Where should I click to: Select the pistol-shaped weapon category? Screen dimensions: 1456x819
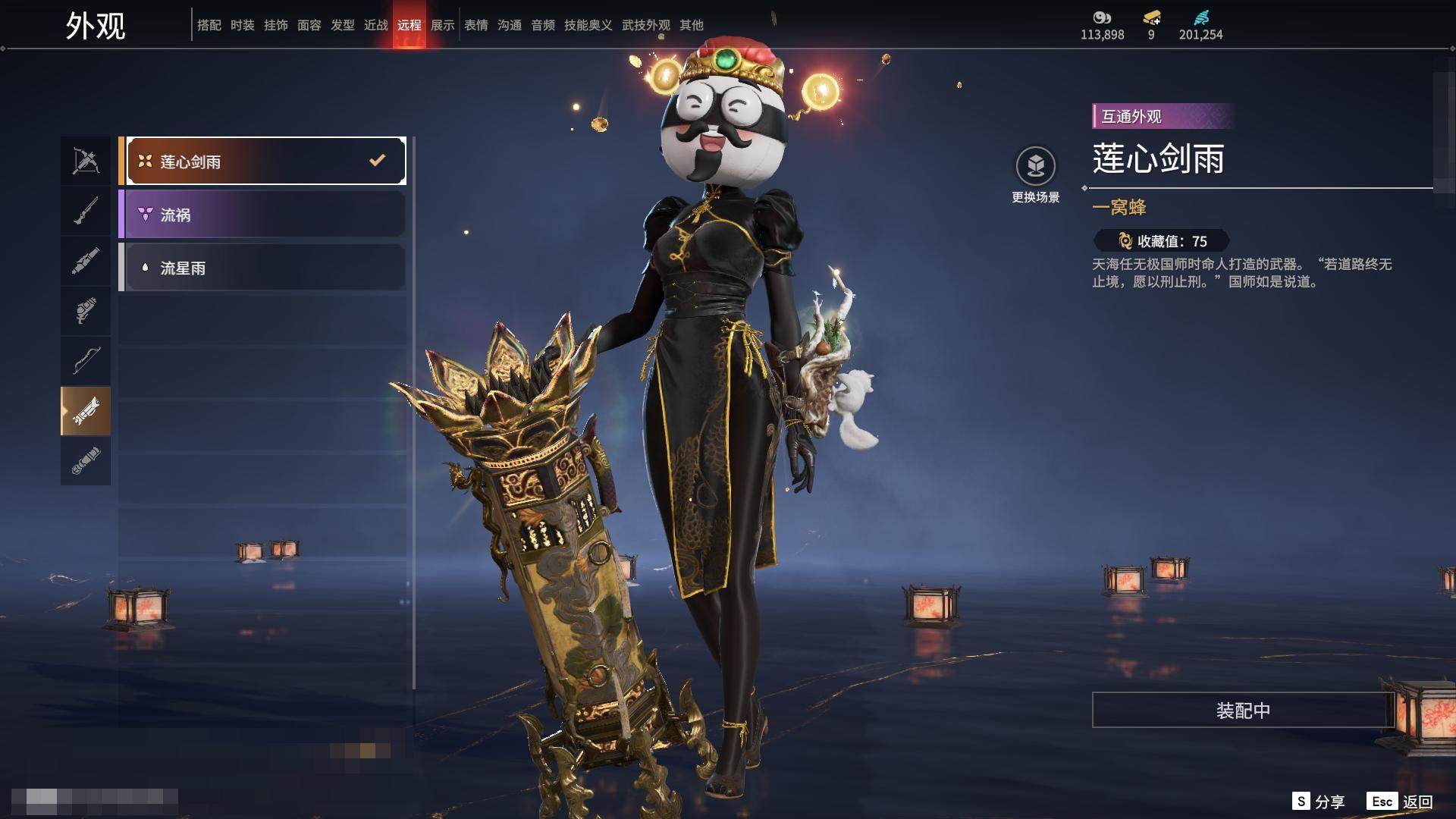pyautogui.click(x=86, y=311)
